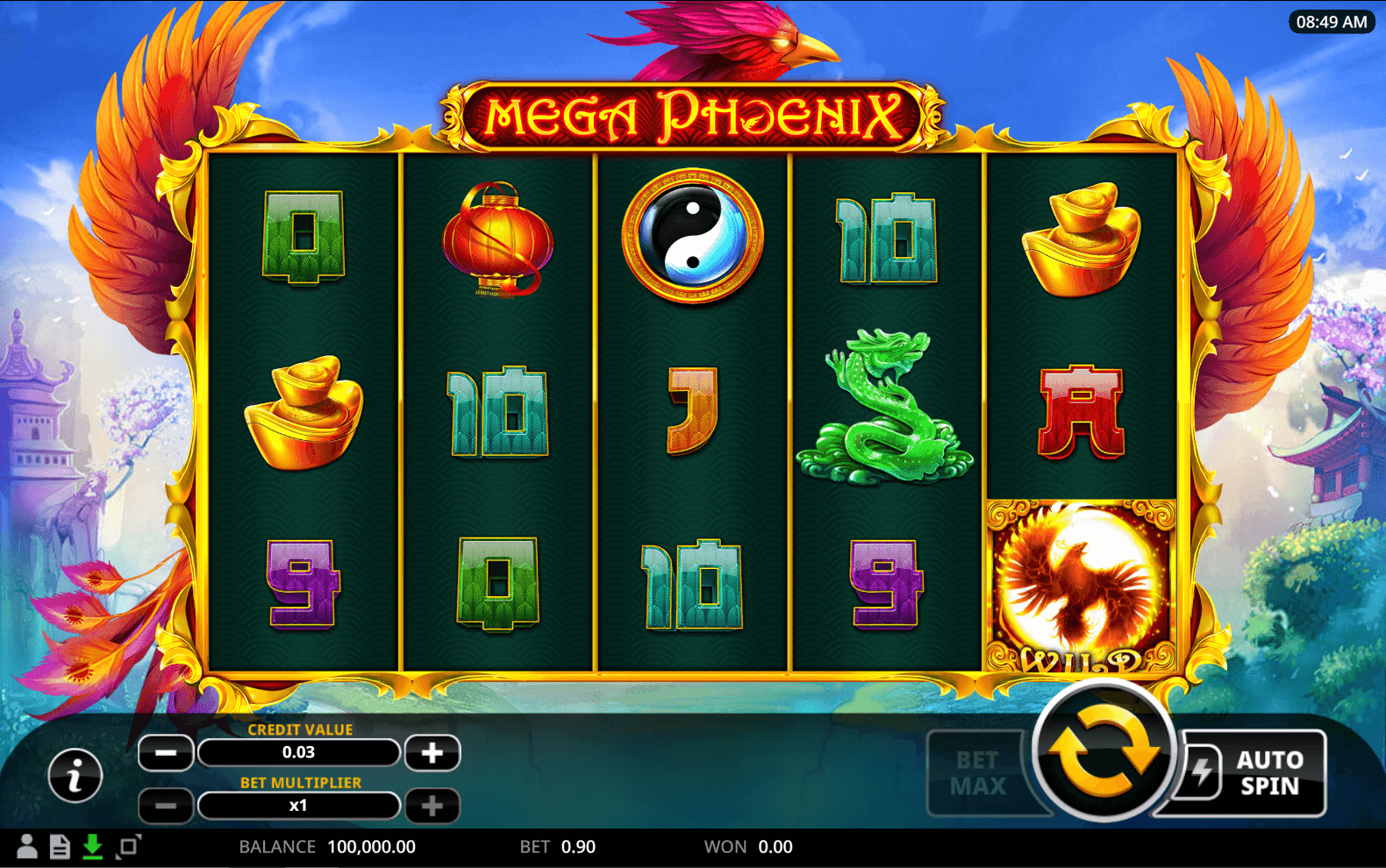Click the lightning quick-spin icon
1386x868 pixels.
(x=1204, y=772)
